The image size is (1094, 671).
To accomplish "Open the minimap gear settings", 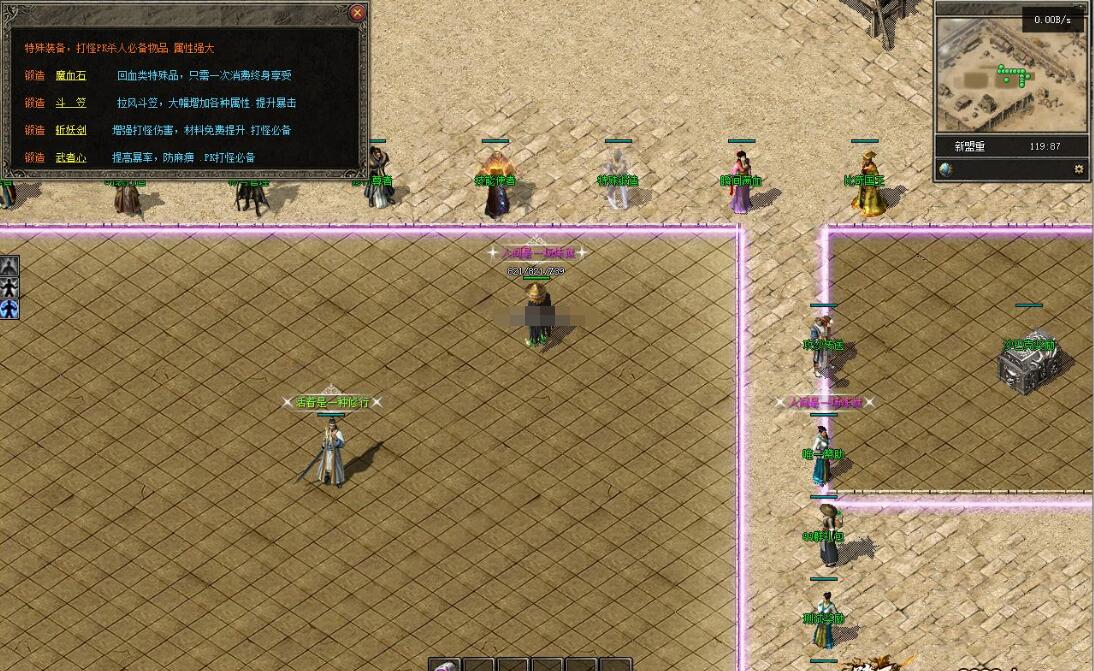I will 1078,169.
